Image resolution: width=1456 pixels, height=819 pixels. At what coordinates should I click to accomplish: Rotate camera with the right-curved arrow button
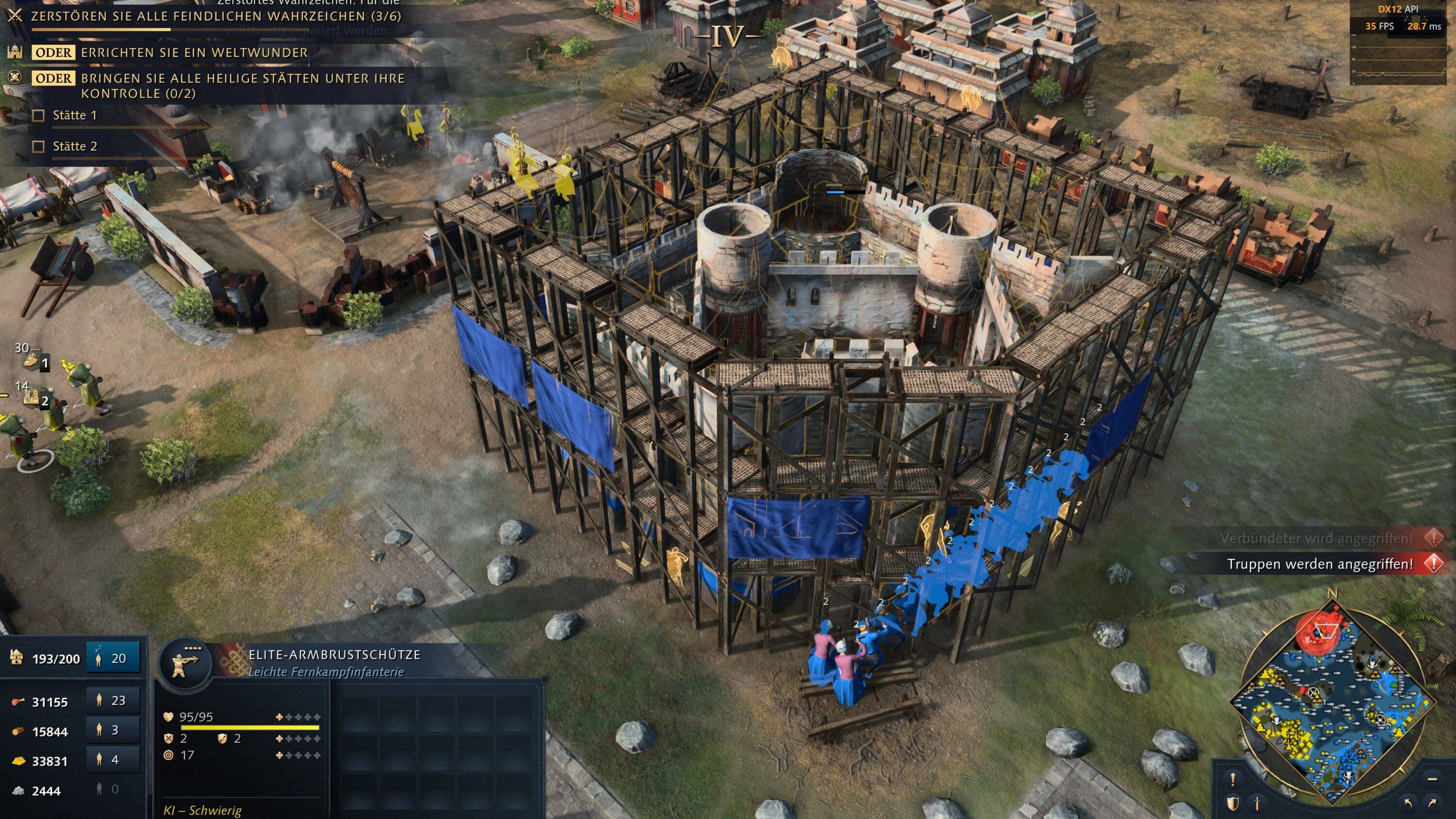pyautogui.click(x=1433, y=803)
